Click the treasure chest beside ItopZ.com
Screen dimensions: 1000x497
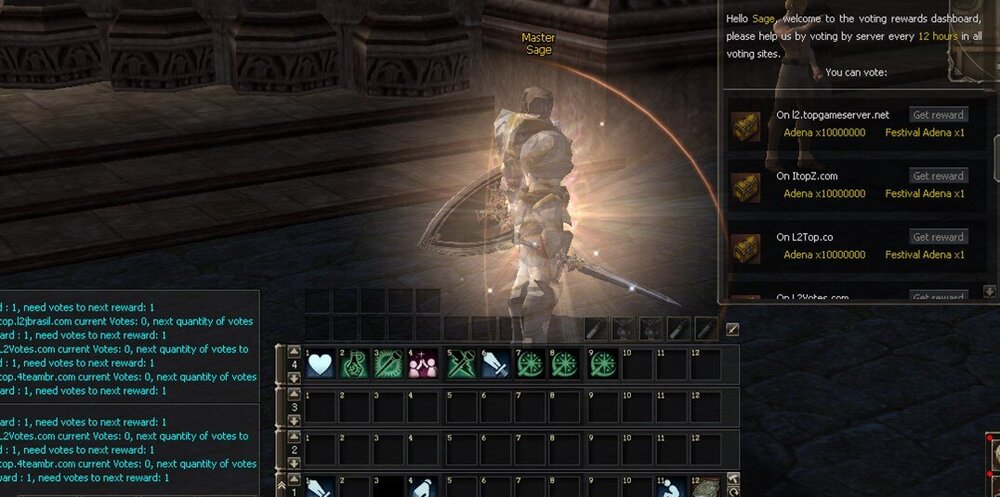point(746,186)
